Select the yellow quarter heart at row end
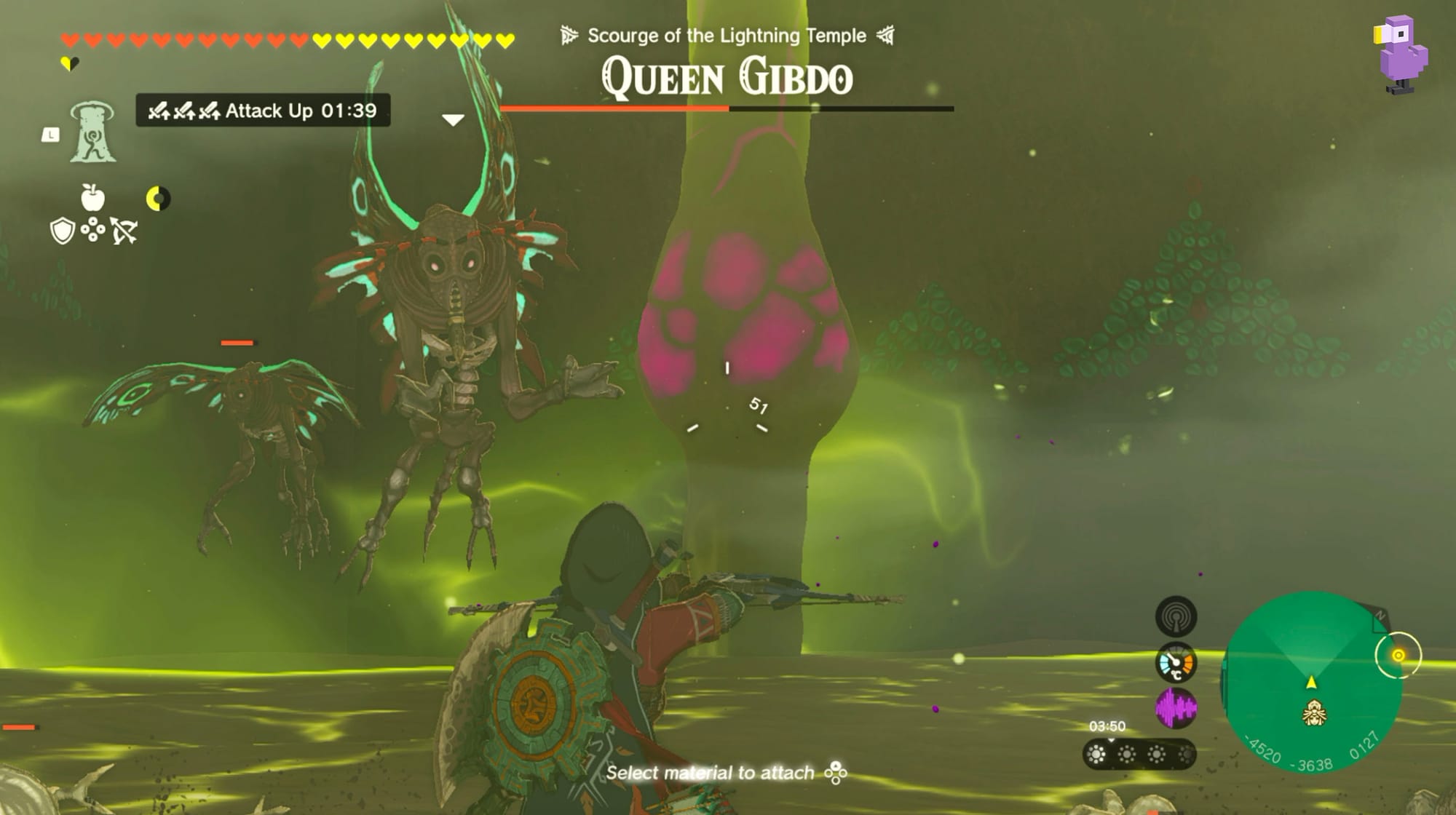The height and width of the screenshot is (815, 1456). click(x=69, y=63)
